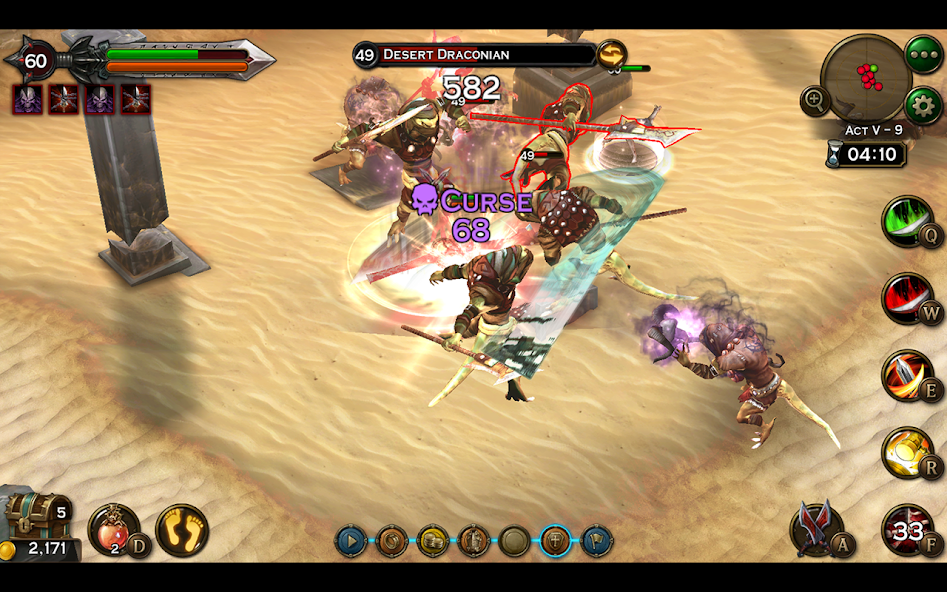Open the three-dots options menu
This screenshot has height=592, width=947.
(922, 54)
